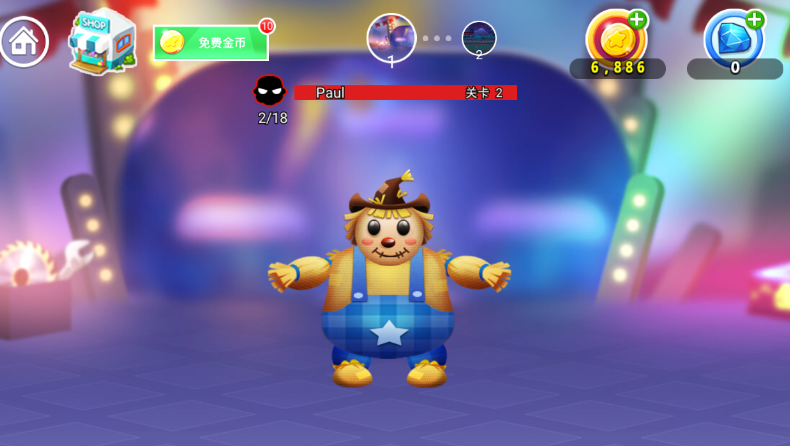Viewport: 790px width, 446px height.
Task: Go to the home screen
Action: (x=24, y=42)
